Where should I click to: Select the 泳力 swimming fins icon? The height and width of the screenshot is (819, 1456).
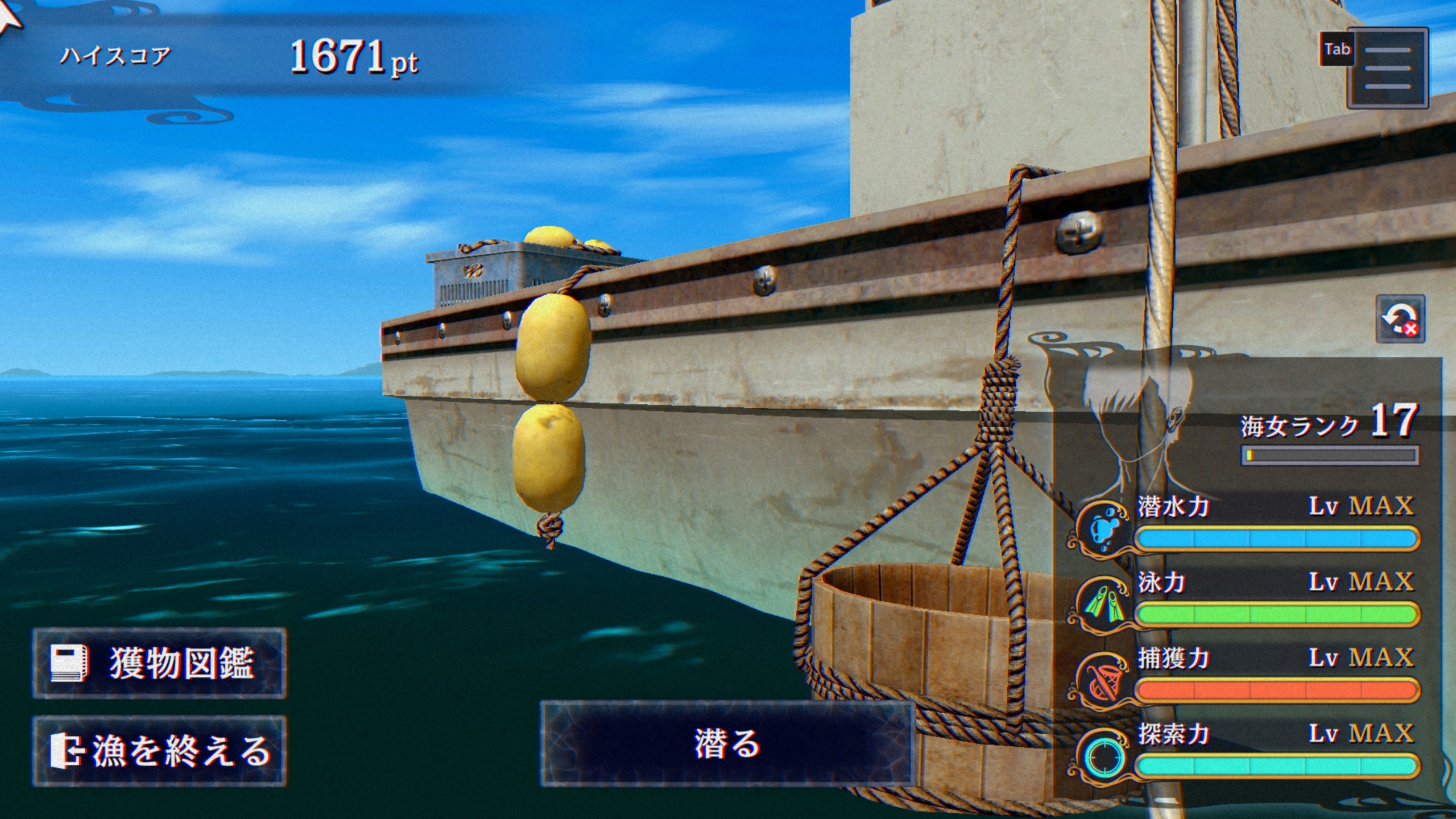click(x=1101, y=604)
